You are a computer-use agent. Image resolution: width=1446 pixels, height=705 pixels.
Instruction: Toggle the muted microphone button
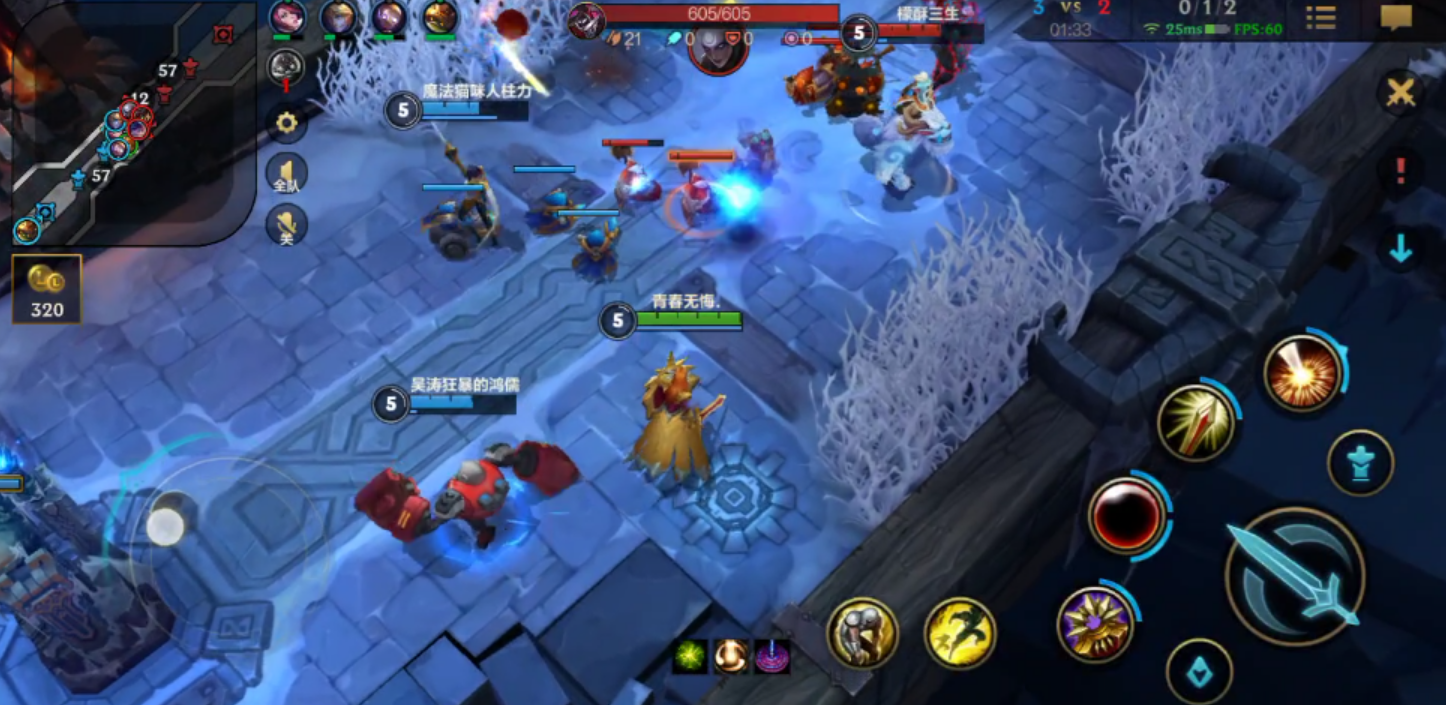pyautogui.click(x=287, y=225)
